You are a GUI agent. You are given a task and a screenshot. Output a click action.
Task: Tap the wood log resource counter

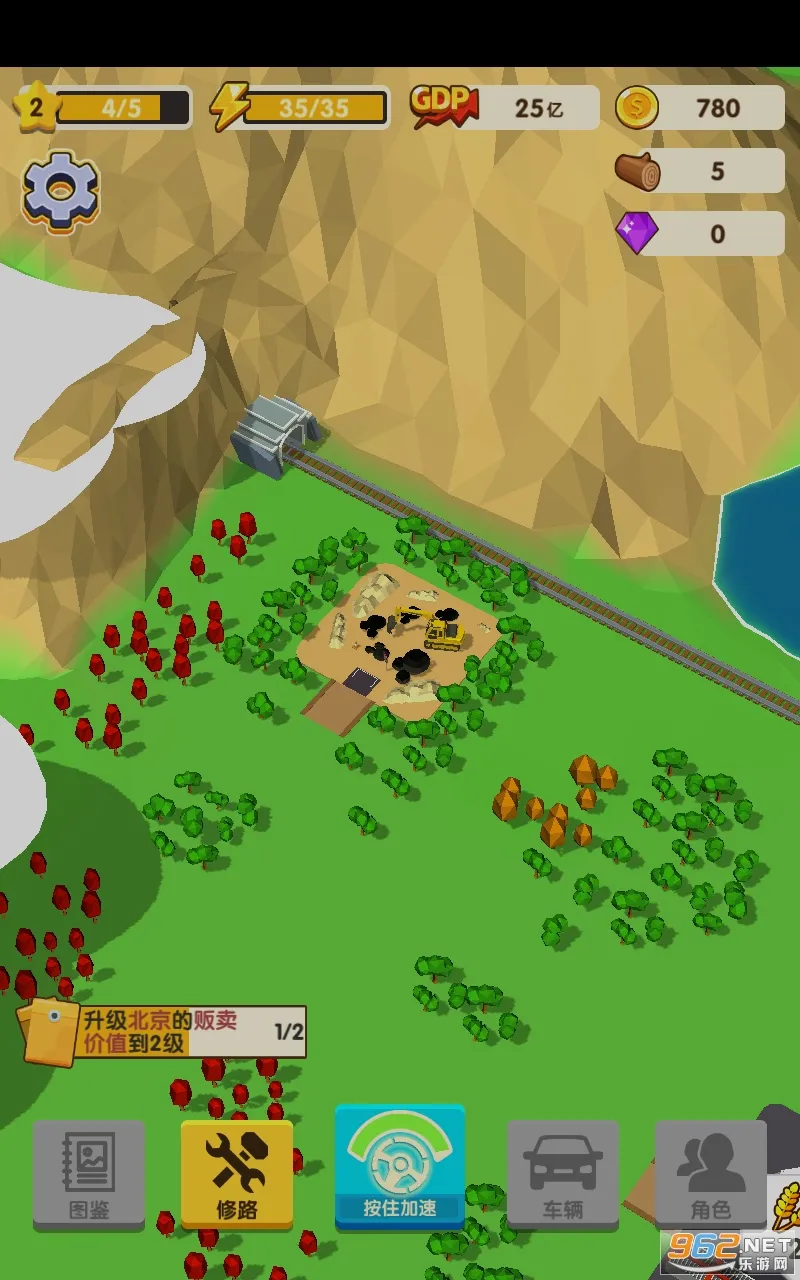click(700, 171)
